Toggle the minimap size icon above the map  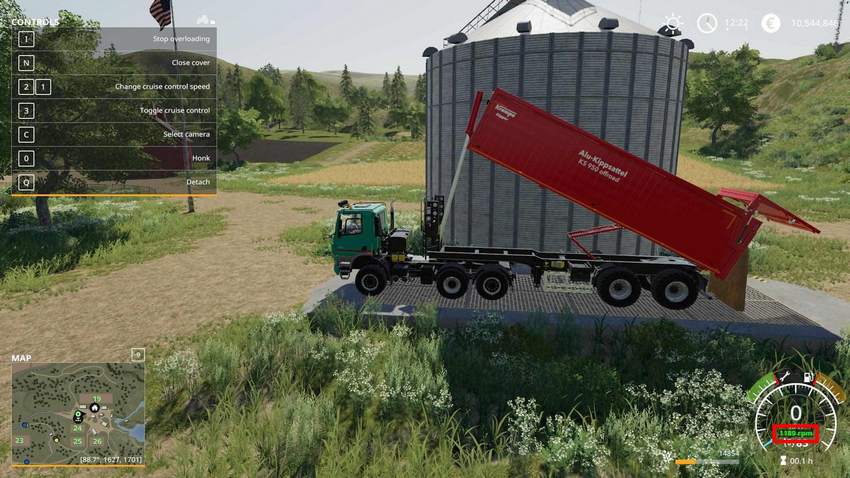[x=137, y=354]
